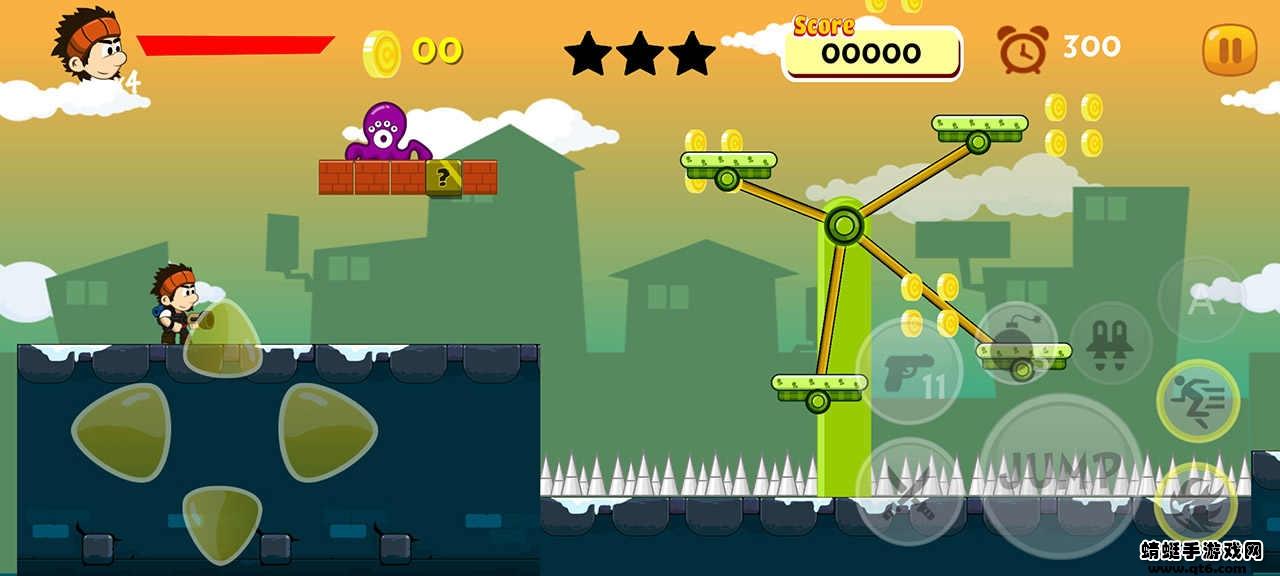Tap the down arrow on the D-pad

[x=222, y=522]
